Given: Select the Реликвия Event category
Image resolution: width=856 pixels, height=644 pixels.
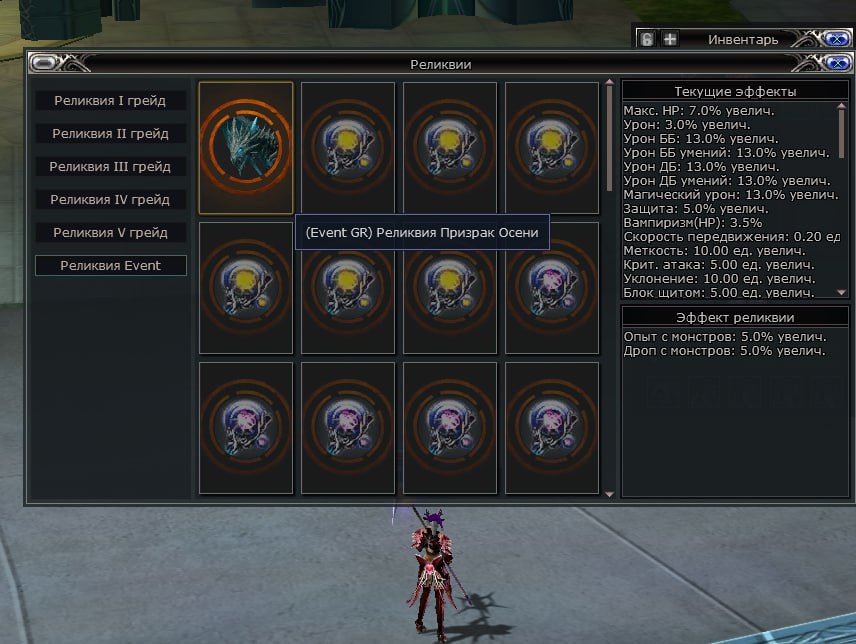Looking at the screenshot, I should coord(110,266).
